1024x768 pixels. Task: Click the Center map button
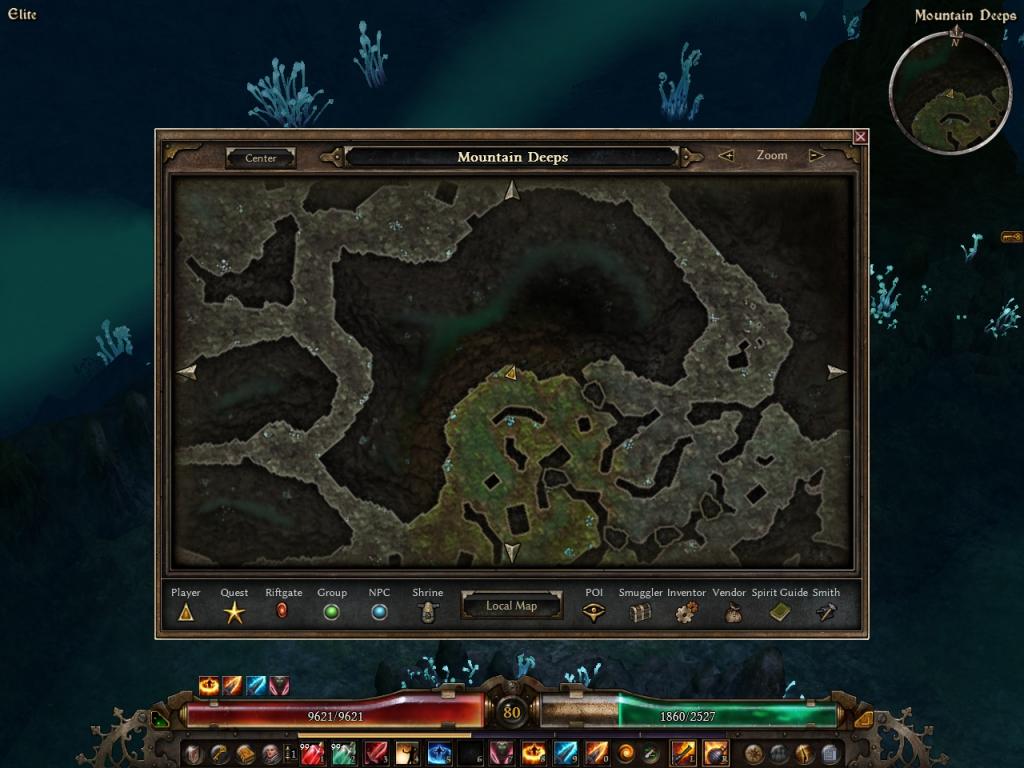(261, 158)
